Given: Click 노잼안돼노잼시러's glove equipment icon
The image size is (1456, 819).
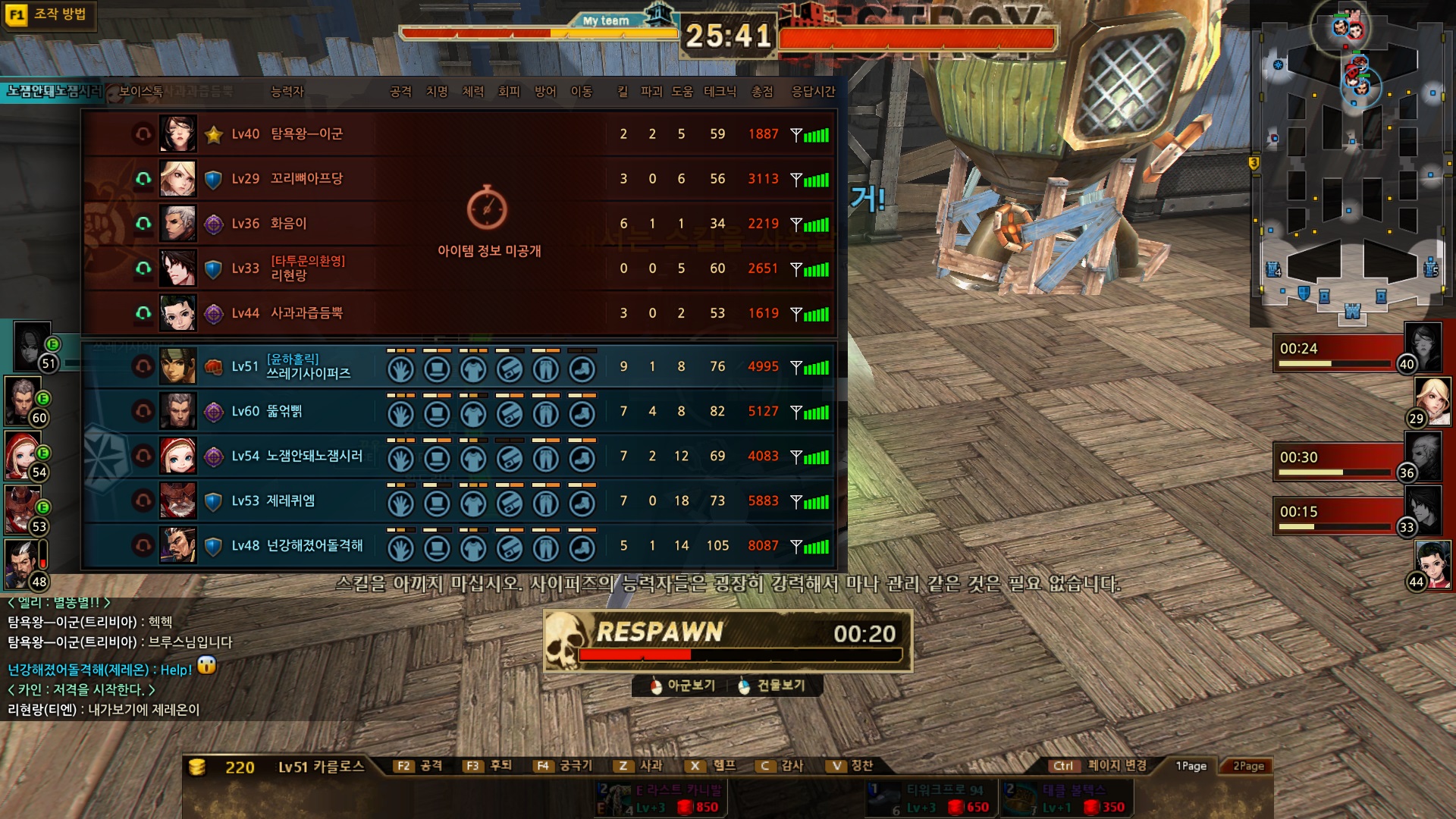Looking at the screenshot, I should 400,459.
